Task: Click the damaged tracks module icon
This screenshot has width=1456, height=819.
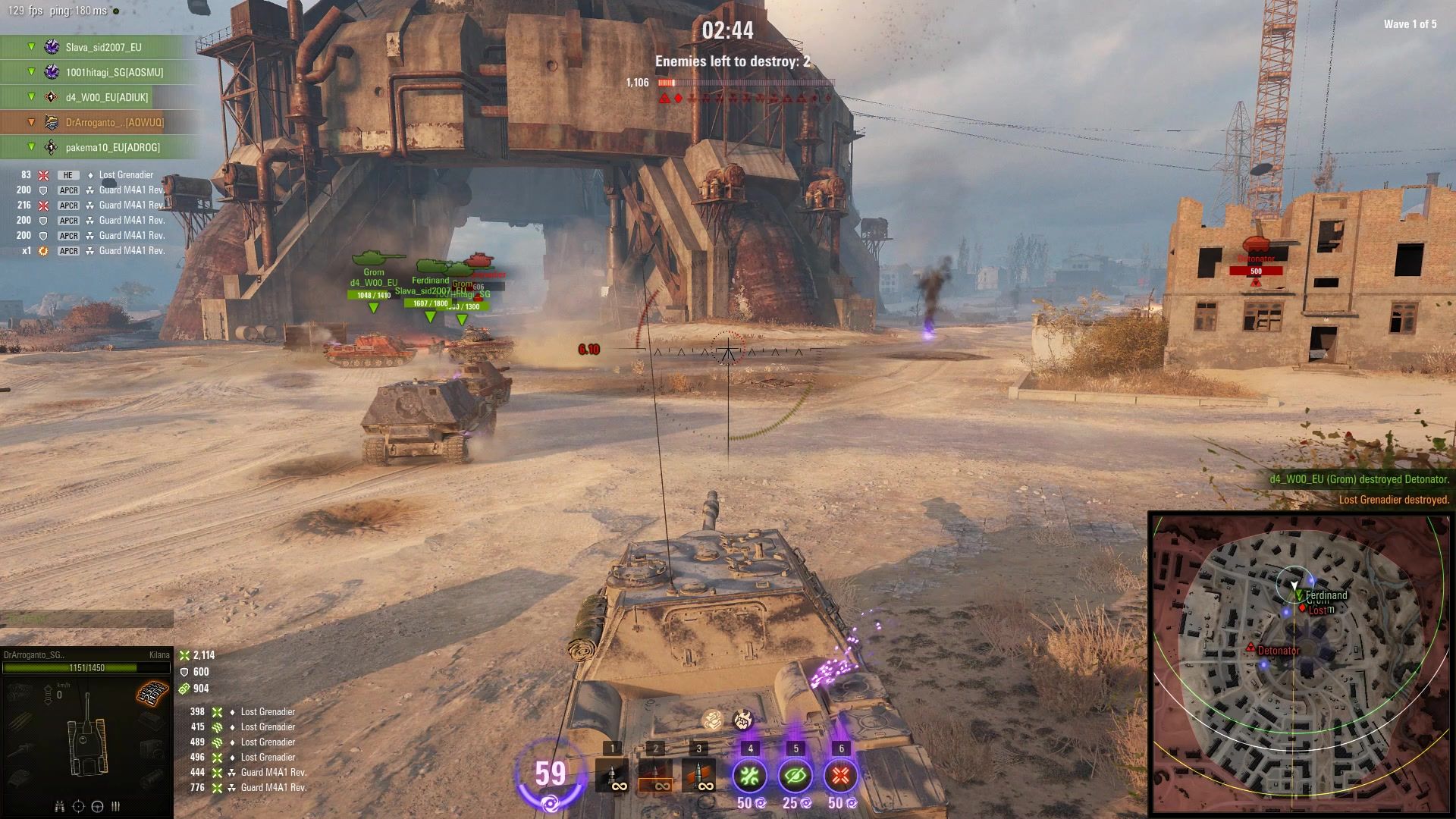Action: point(152,693)
